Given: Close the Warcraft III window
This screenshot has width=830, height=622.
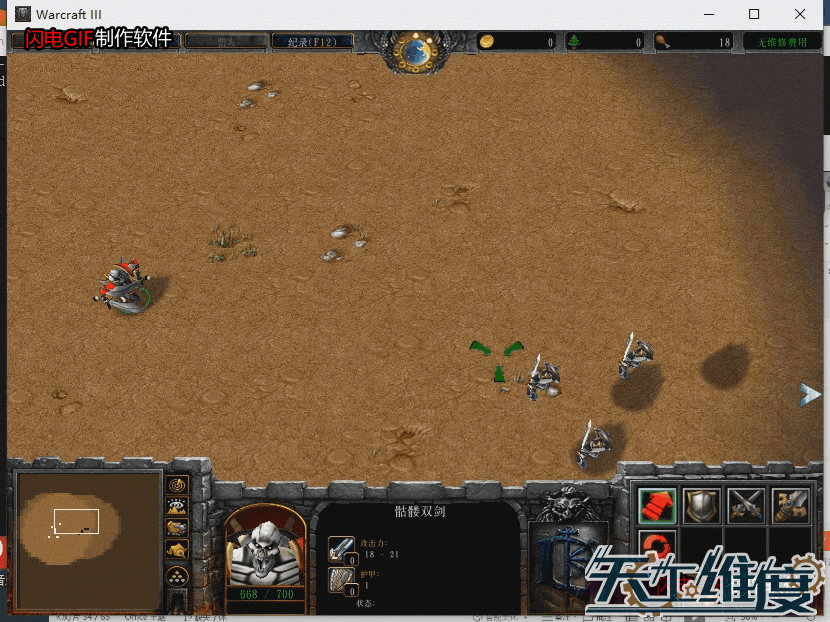Looking at the screenshot, I should (x=800, y=14).
